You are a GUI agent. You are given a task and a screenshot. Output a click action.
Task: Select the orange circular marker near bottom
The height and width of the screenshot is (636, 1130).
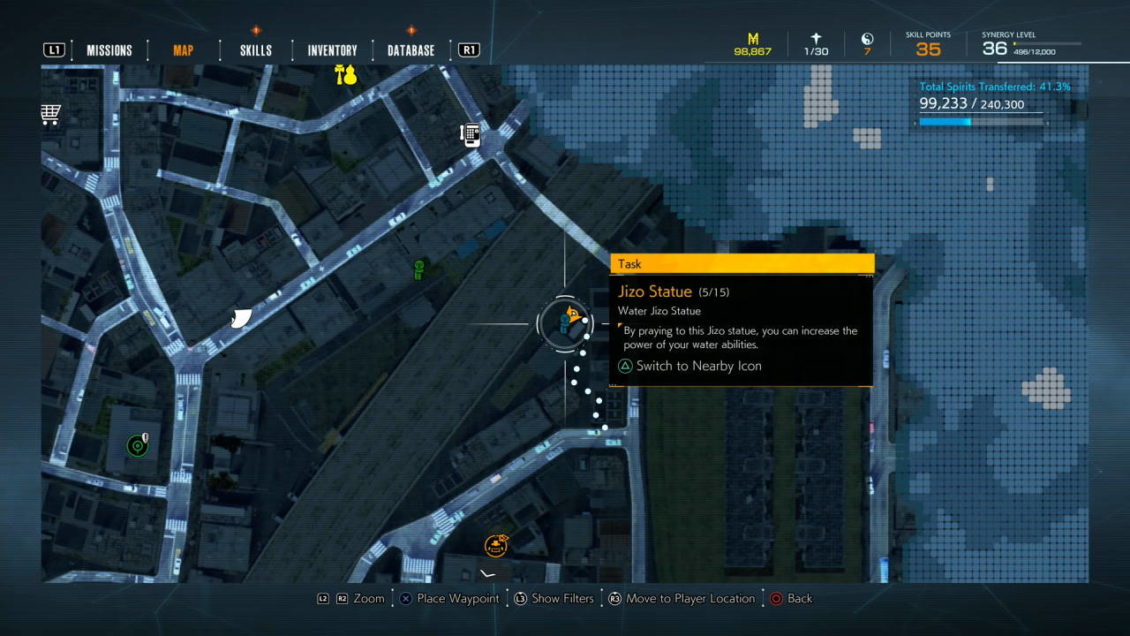point(495,546)
